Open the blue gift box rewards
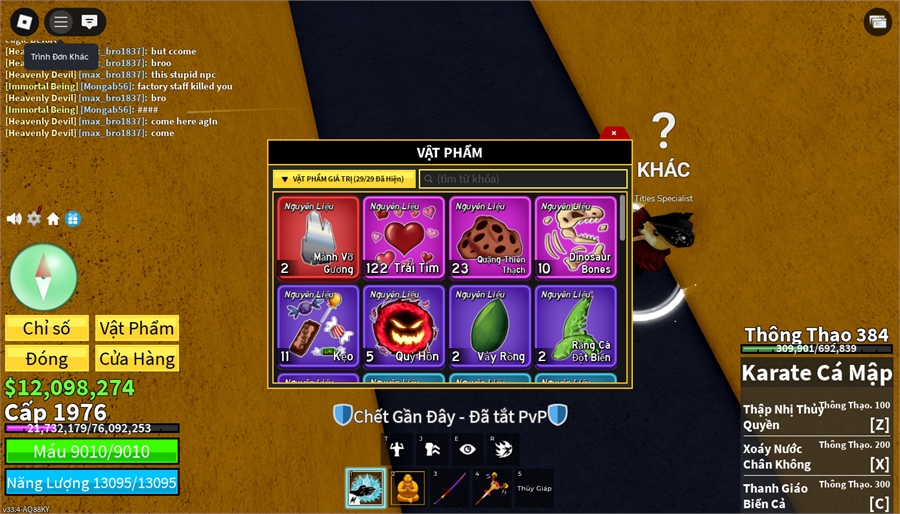Viewport: 900px width, 514px height. 73,219
